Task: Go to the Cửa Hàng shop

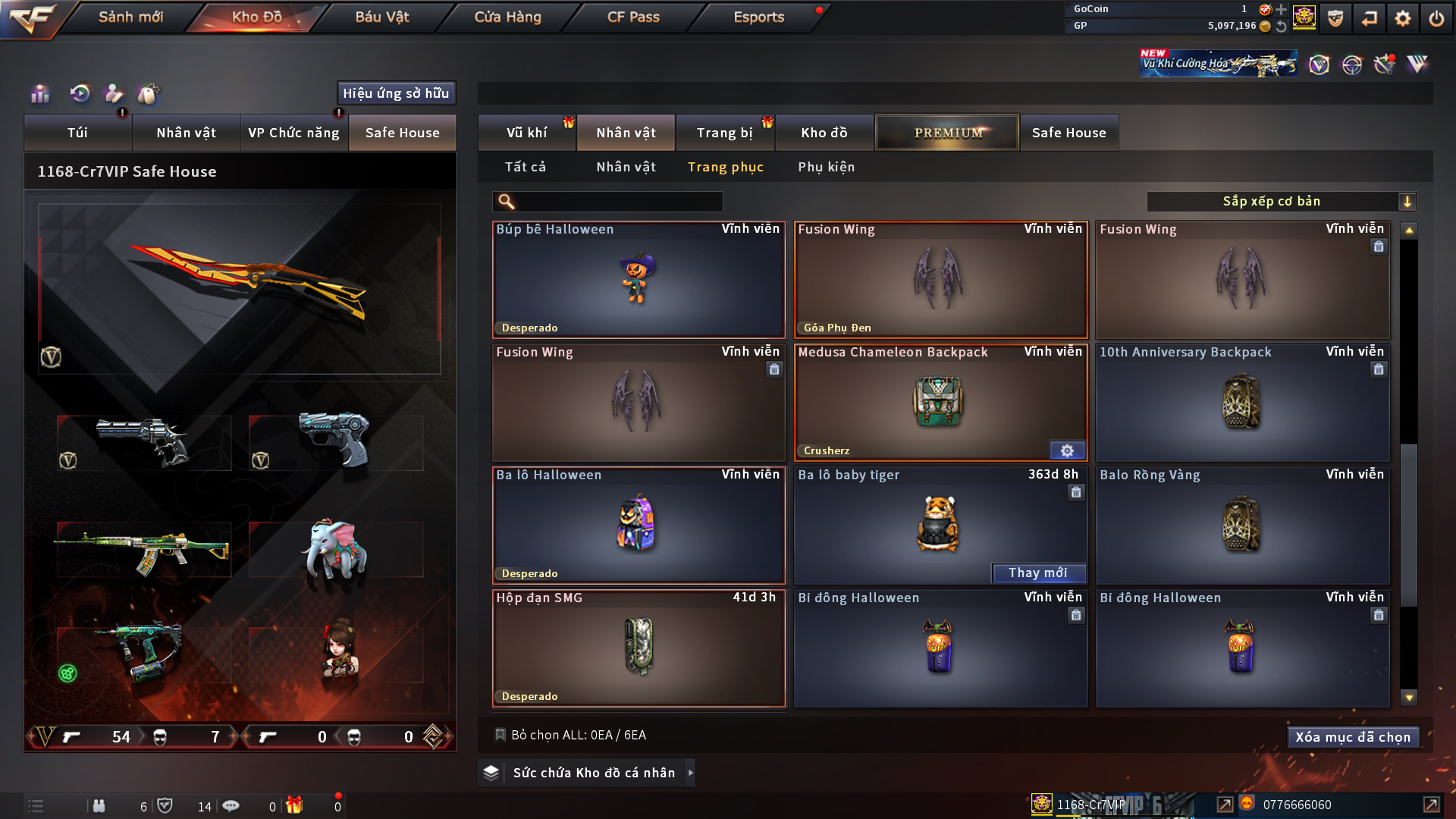Action: (507, 17)
